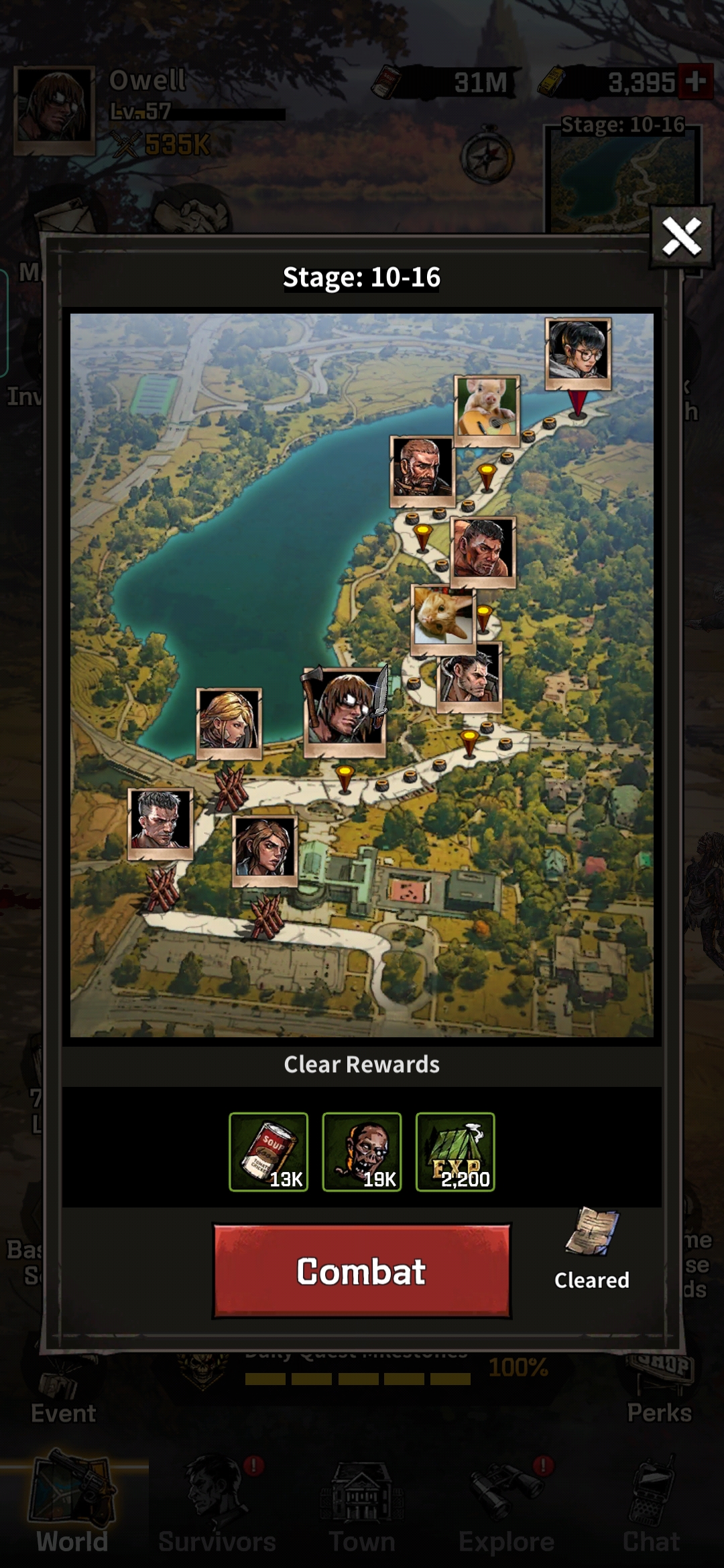Select the glasses-wearing player portrait on map
The image size is (724, 1568).
pyautogui.click(x=578, y=351)
